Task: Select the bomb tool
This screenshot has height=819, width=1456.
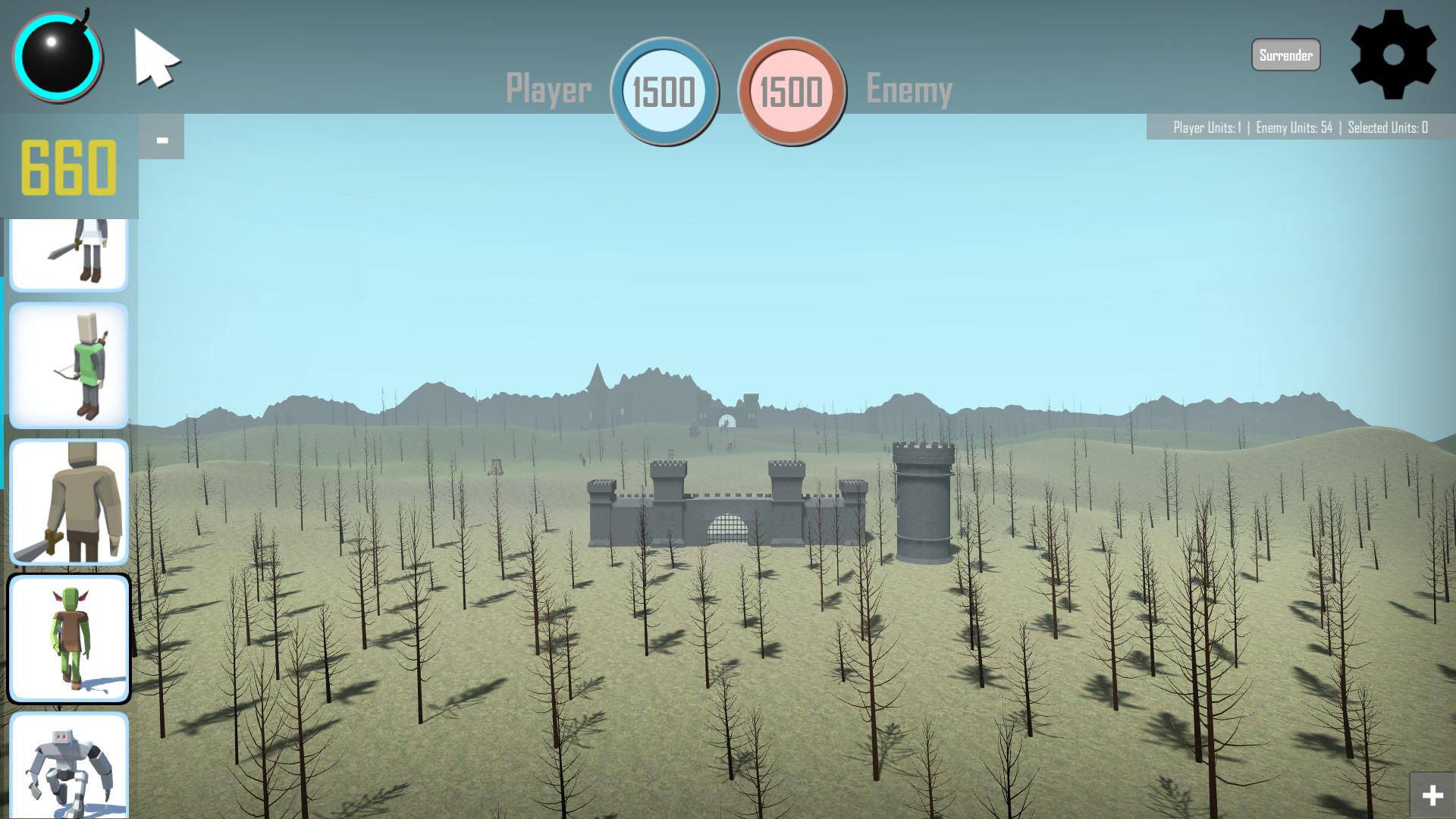Action: [57, 57]
